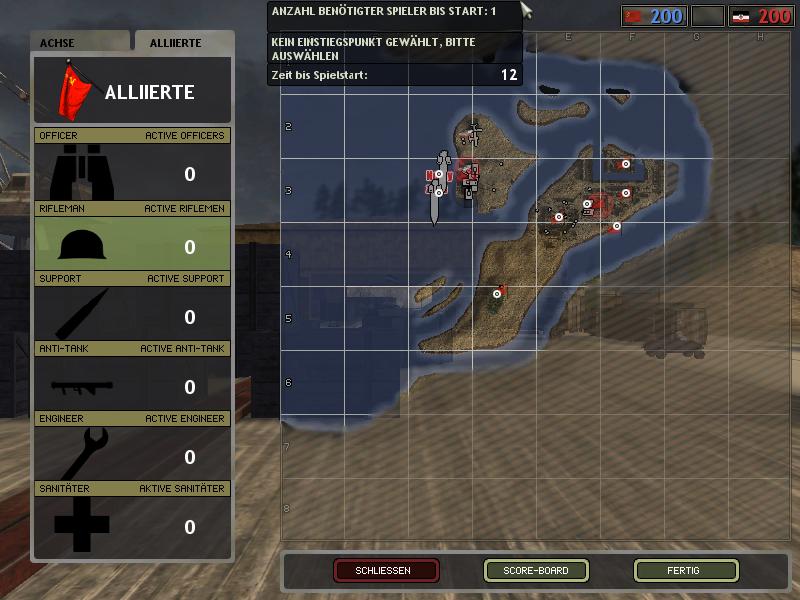Image resolution: width=800 pixels, height=600 pixels.
Task: Switch to the Achse team tab
Action: tap(80, 43)
